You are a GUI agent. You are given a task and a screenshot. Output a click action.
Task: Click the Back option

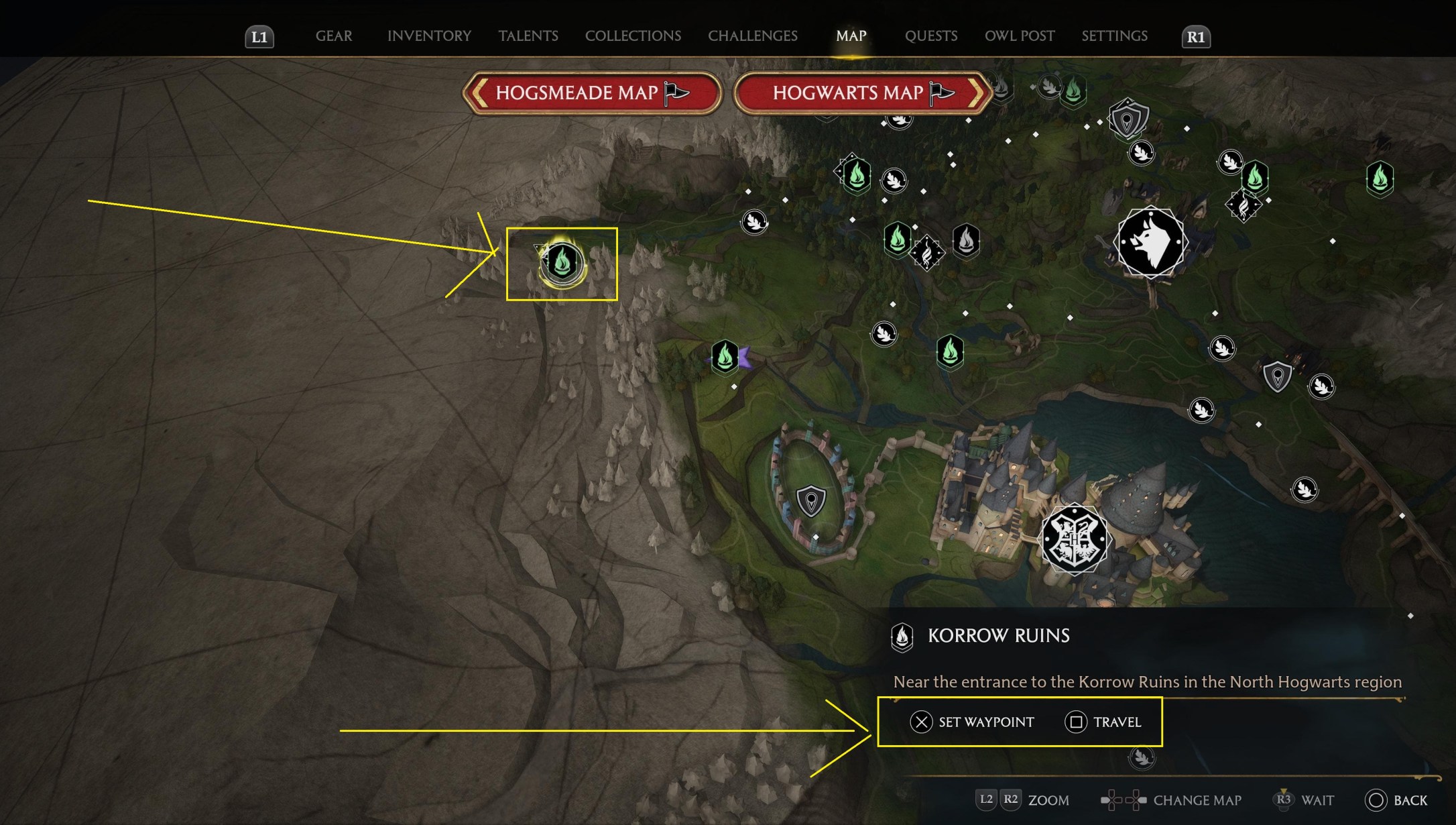coord(1397,800)
